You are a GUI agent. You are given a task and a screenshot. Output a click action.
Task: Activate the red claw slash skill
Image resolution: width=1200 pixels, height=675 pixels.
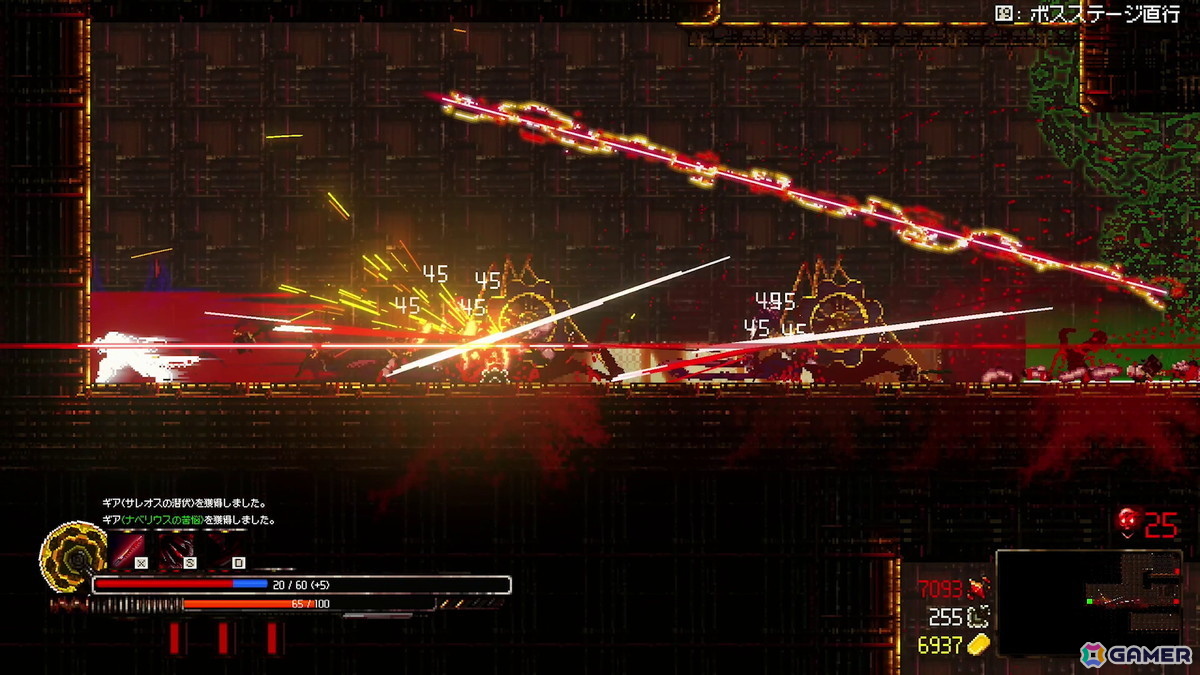176,548
